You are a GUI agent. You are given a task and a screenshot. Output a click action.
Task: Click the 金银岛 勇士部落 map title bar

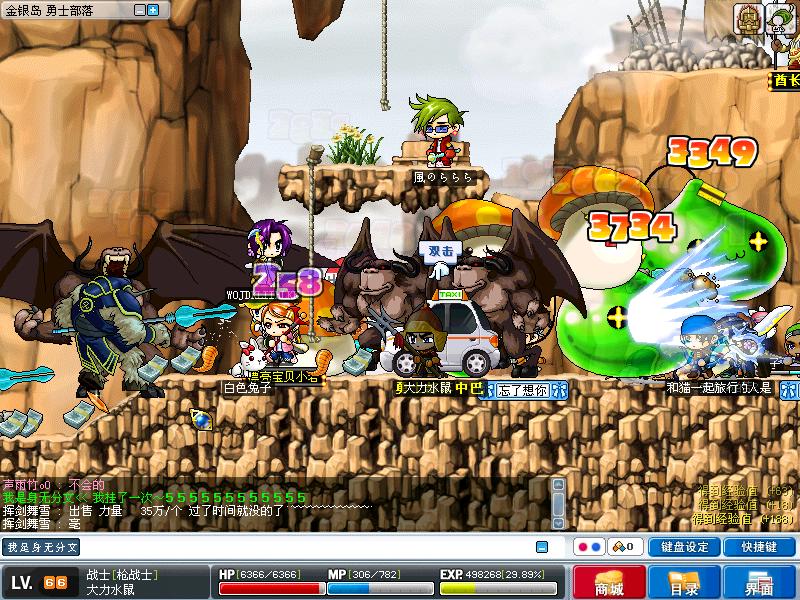[x=65, y=10]
